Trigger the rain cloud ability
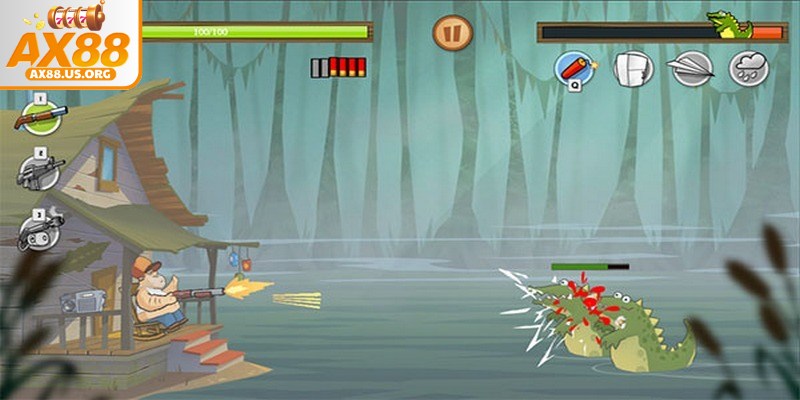Image resolution: width=800 pixels, height=400 pixels. [747, 69]
